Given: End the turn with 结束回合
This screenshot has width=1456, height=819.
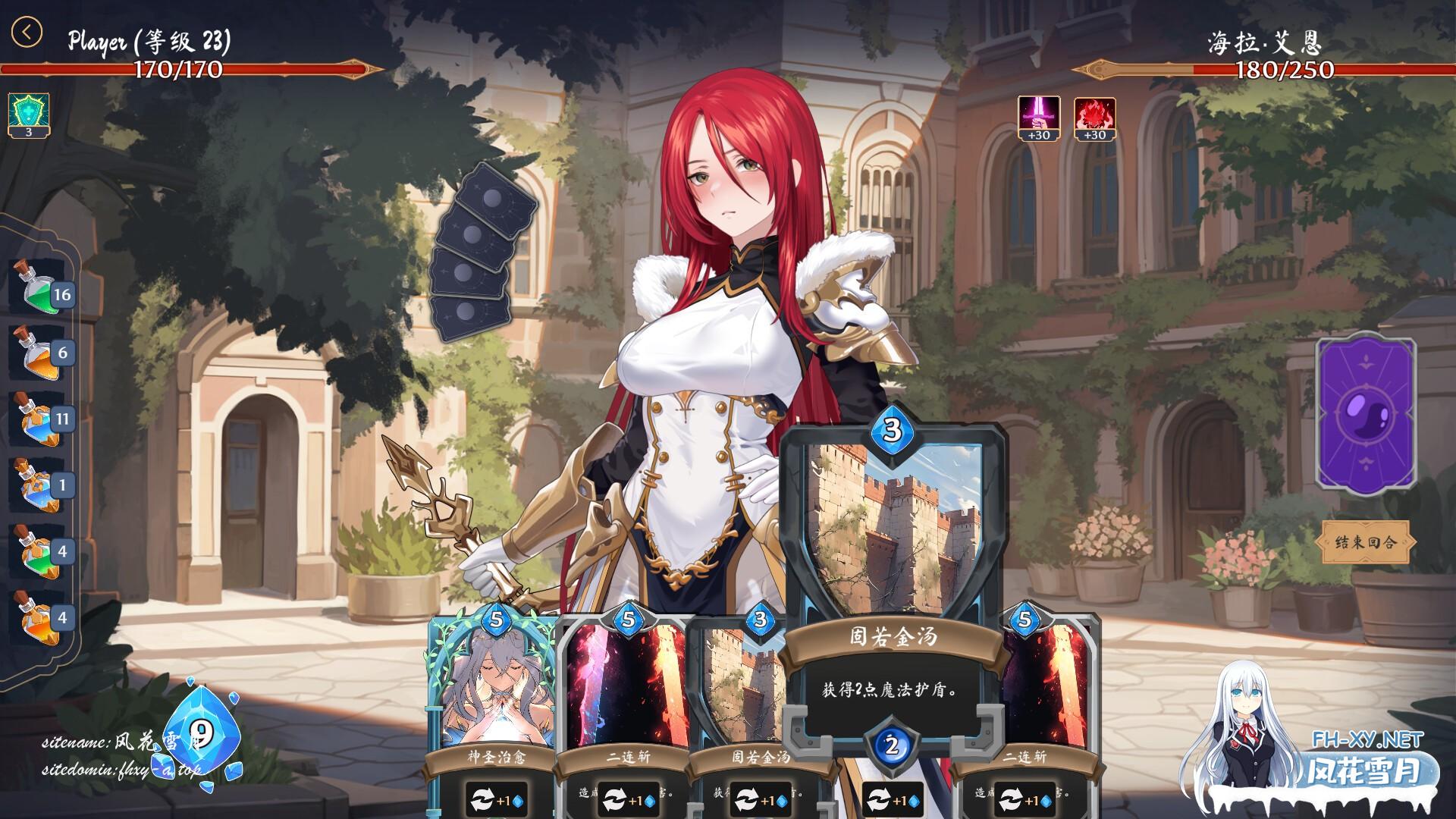Looking at the screenshot, I should [x=1365, y=541].
